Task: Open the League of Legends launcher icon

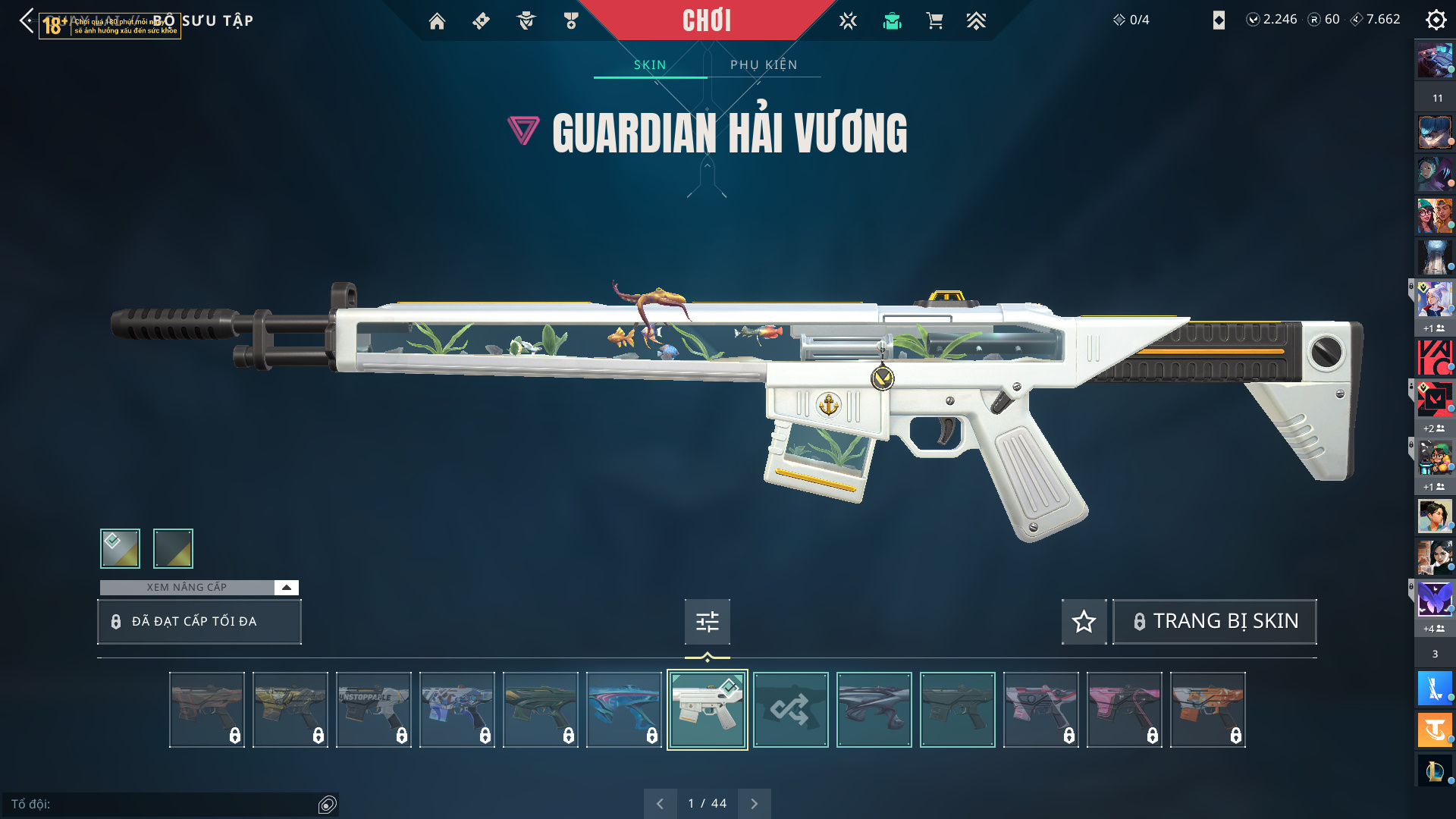Action: (1434, 770)
